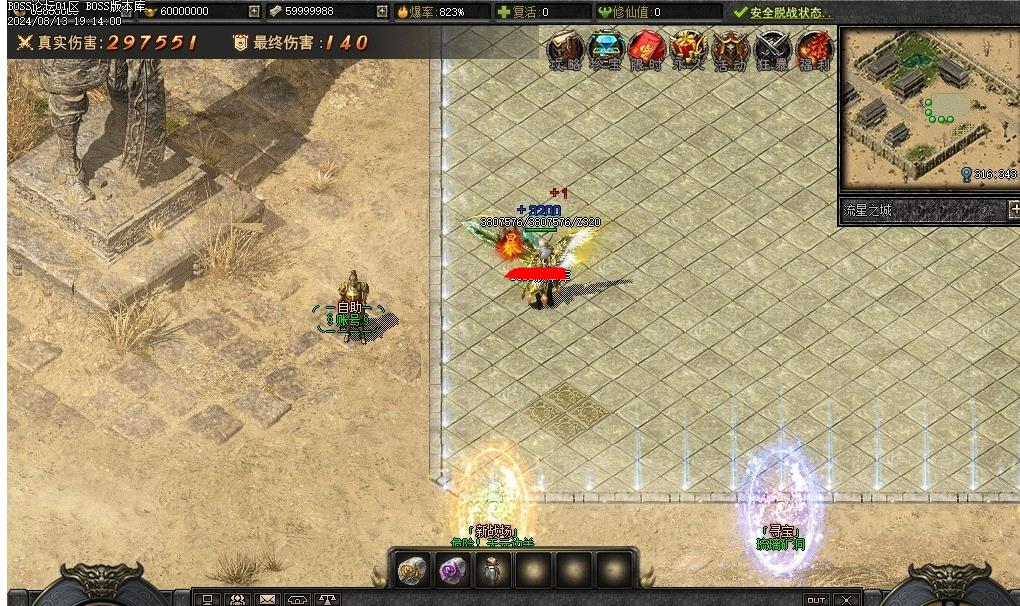Open the 珍宝 diamond treasure icon
Image resolution: width=1020 pixels, height=606 pixels.
pyautogui.click(x=606, y=49)
